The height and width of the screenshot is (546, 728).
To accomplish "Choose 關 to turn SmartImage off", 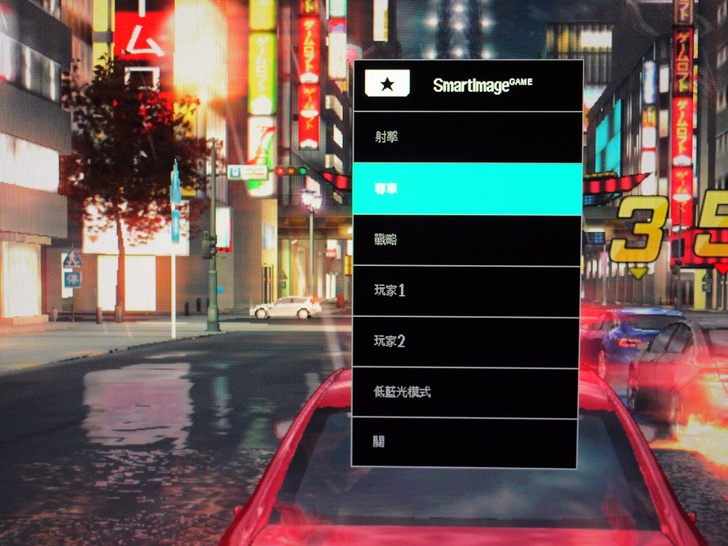I will pyautogui.click(x=466, y=442).
